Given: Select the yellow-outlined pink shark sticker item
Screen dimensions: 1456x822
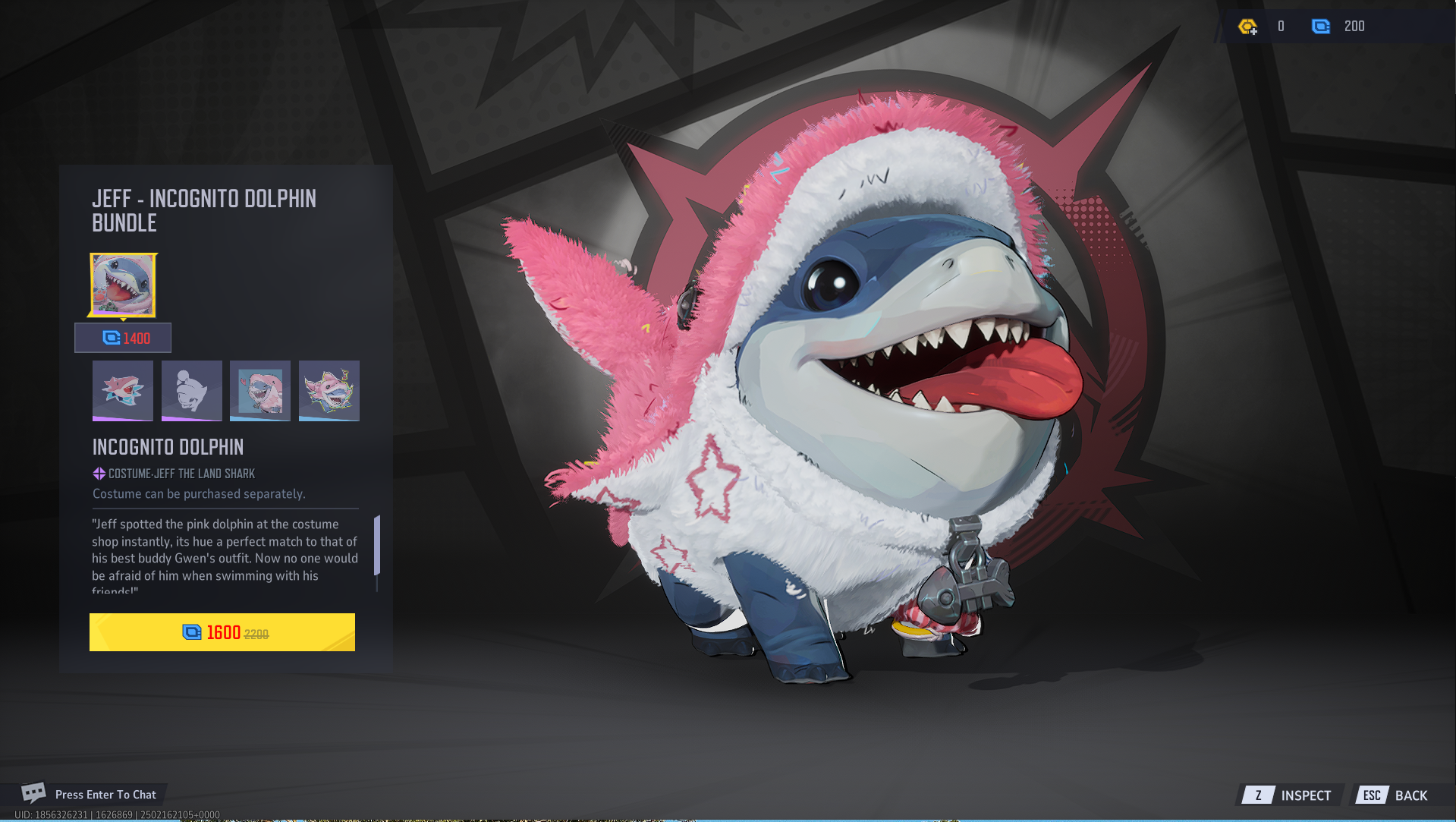Looking at the screenshot, I should tap(329, 390).
